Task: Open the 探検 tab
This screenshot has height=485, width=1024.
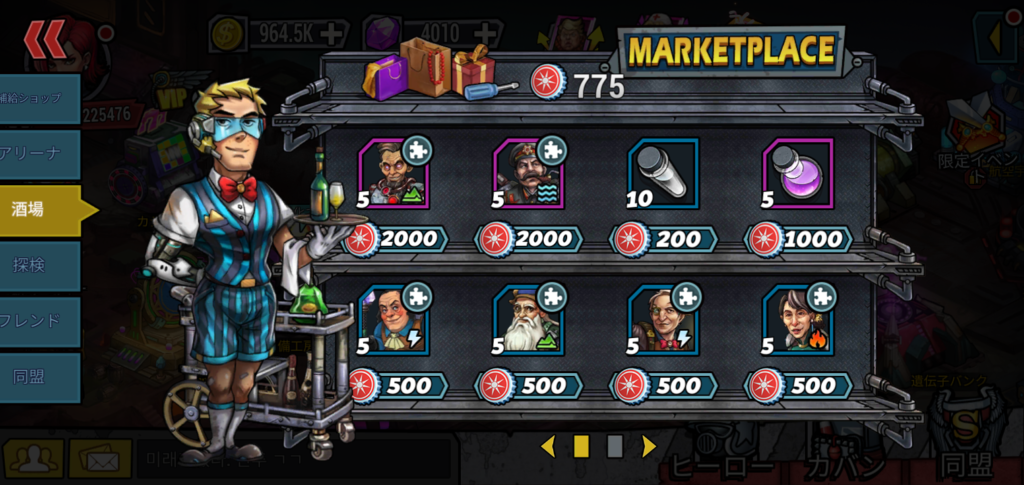Action: point(39,266)
